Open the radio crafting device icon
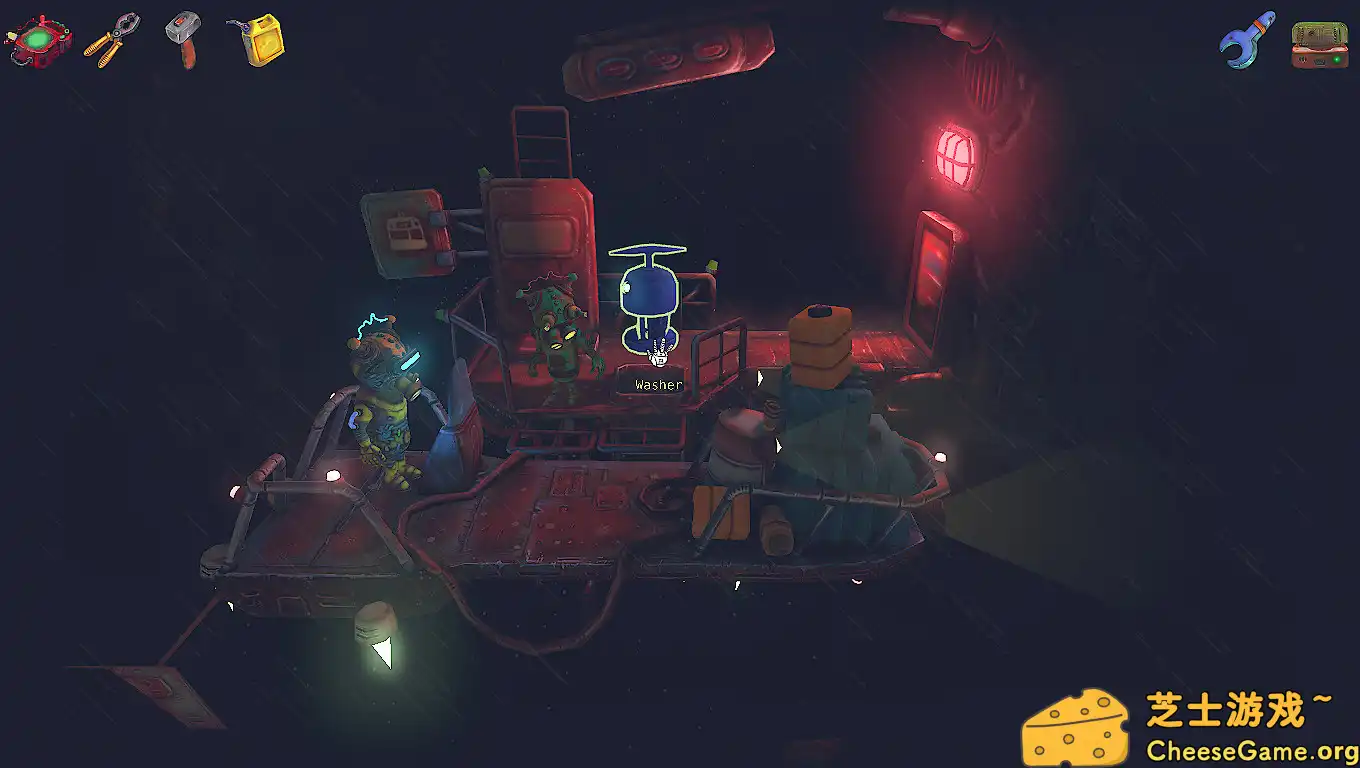This screenshot has height=768, width=1360. (x=1318, y=42)
